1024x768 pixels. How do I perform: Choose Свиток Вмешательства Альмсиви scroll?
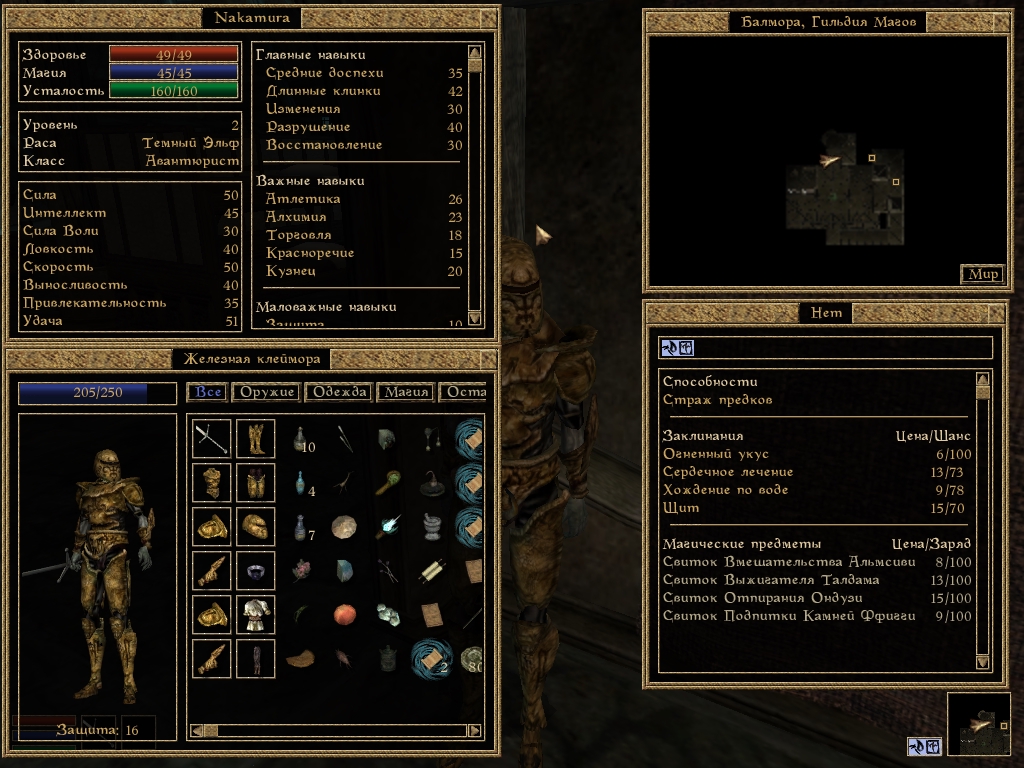[775, 562]
